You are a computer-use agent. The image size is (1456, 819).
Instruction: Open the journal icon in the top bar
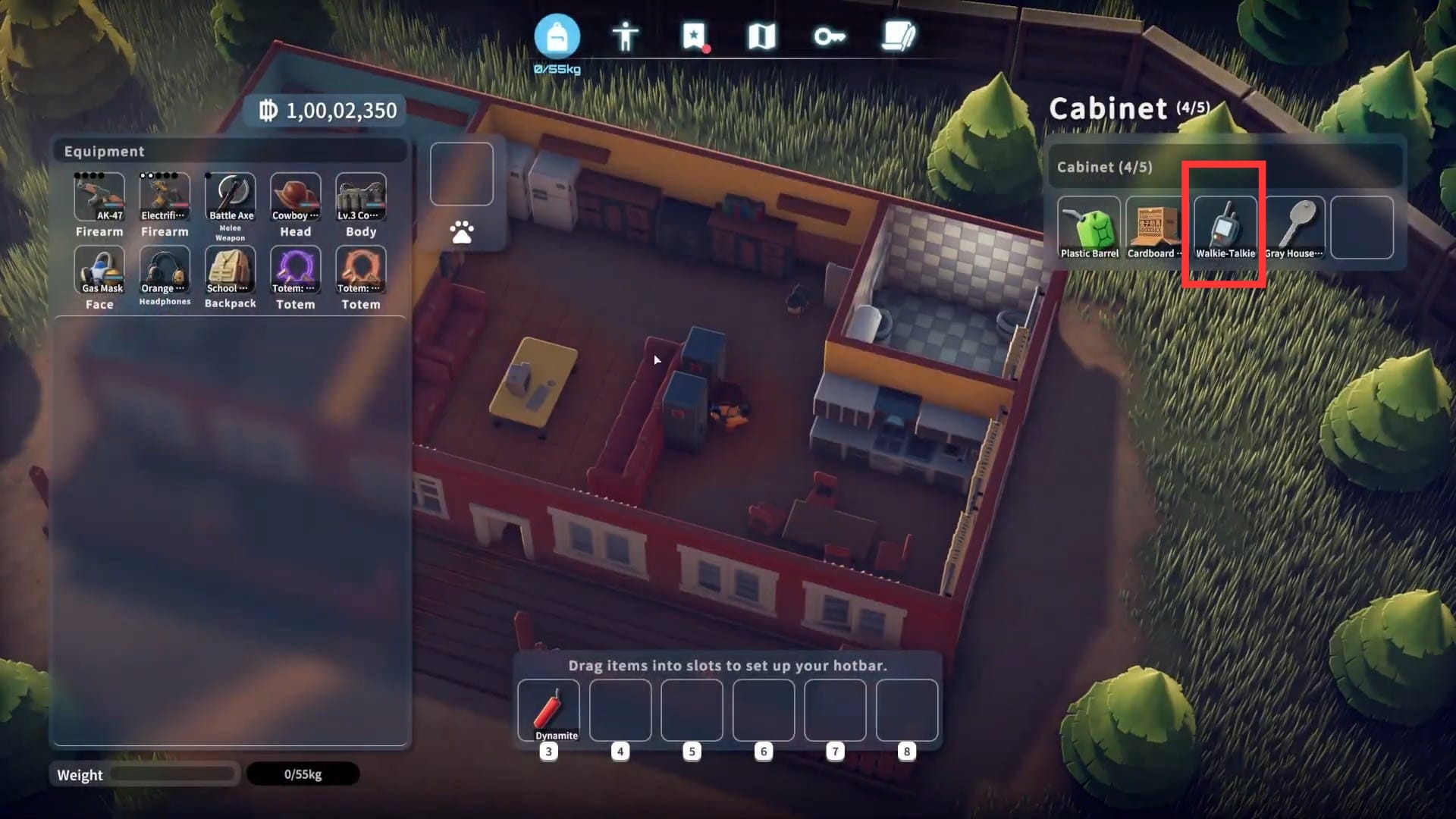click(x=896, y=34)
